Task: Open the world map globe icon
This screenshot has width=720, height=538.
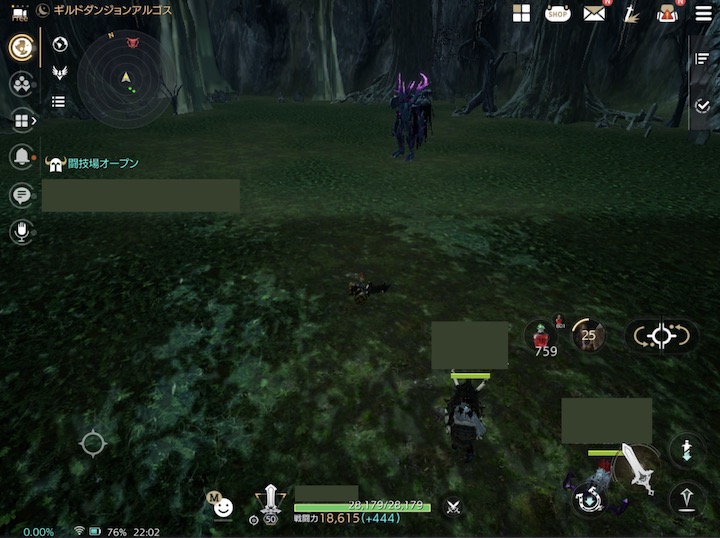Action: pos(59,44)
